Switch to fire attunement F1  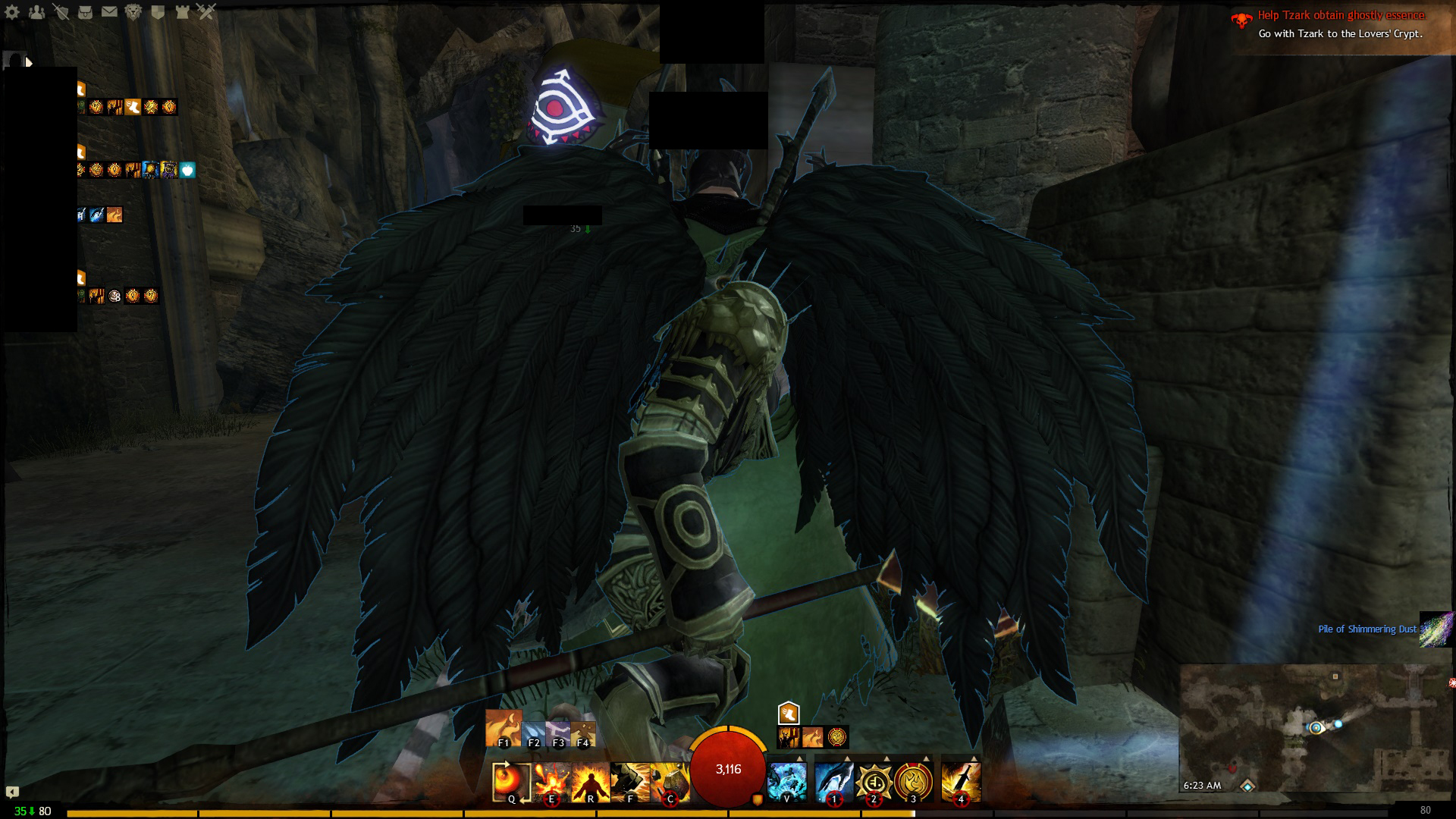coord(504,729)
